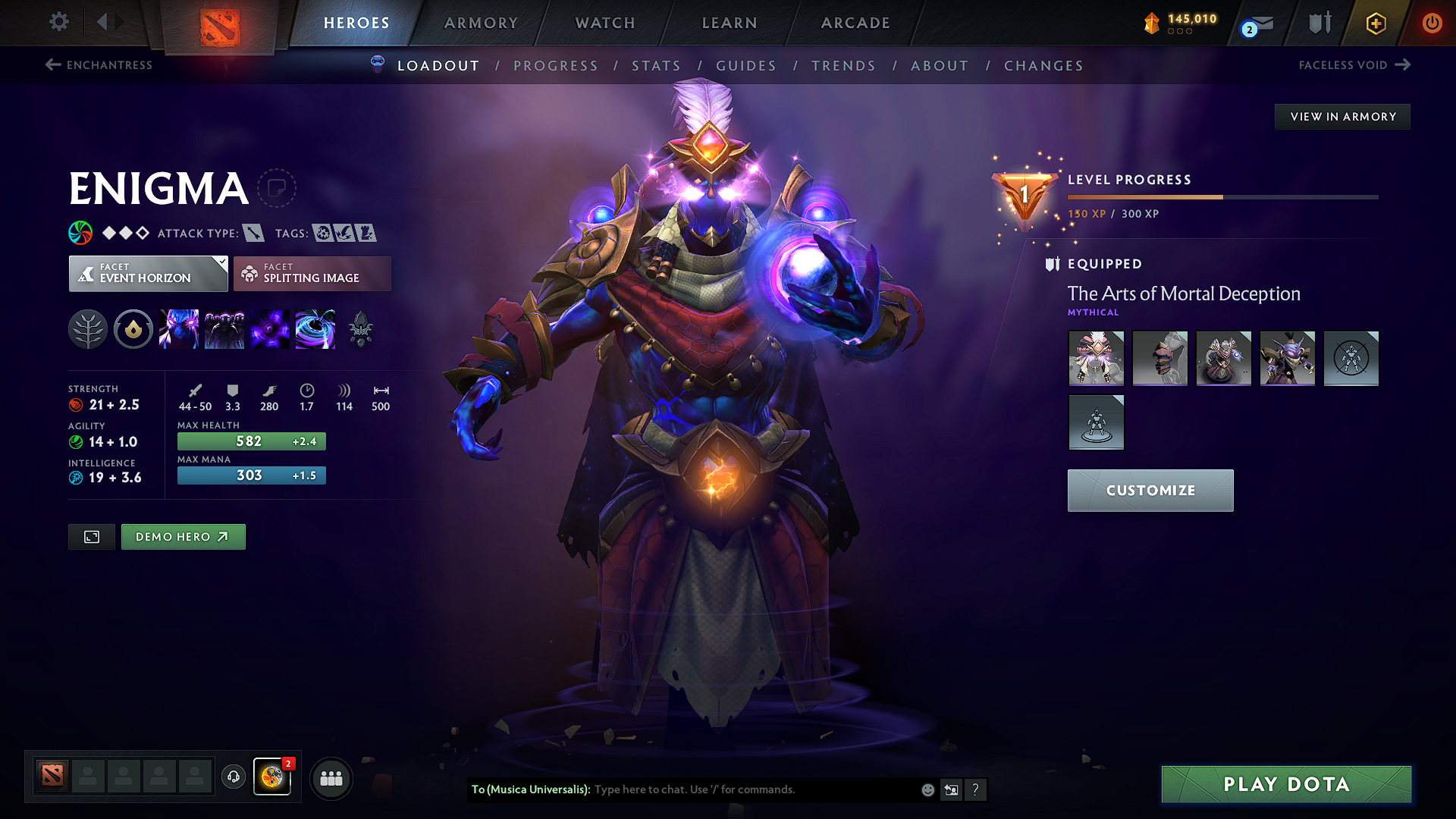This screenshot has height=819, width=1456.
Task: Open the settings gear icon
Action: pos(58,22)
